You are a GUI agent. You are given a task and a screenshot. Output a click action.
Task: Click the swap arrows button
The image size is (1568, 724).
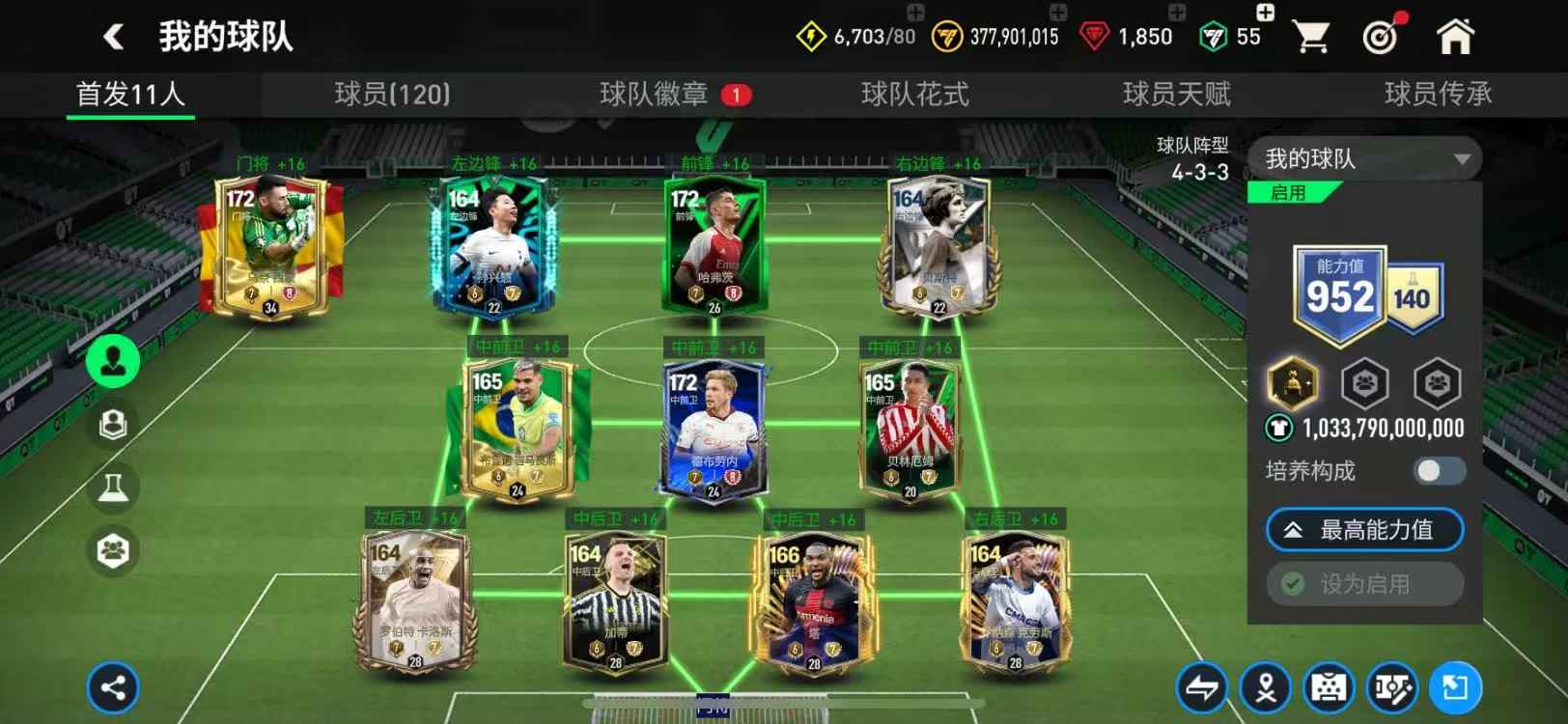click(x=1201, y=688)
